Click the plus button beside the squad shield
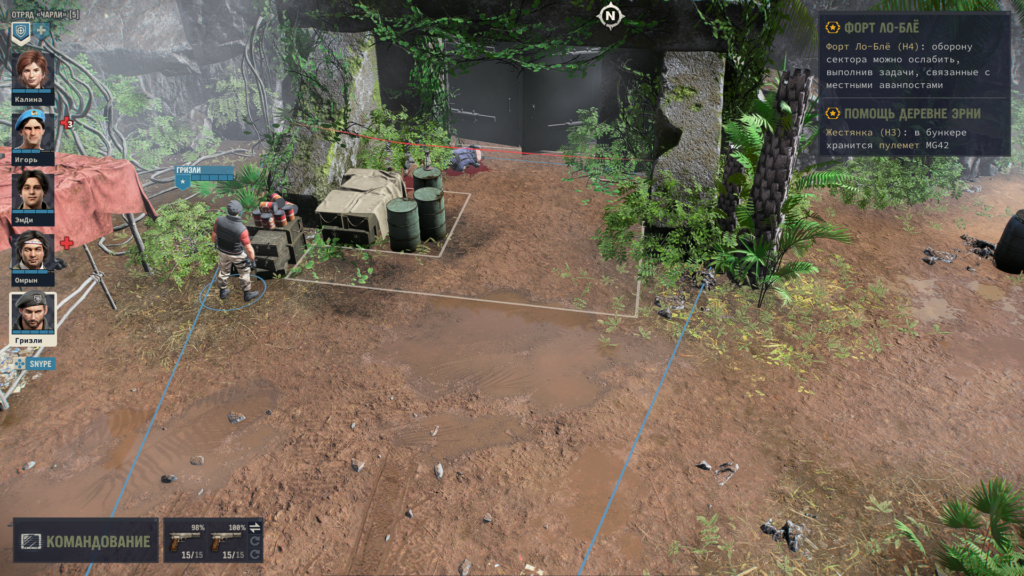1024x576 pixels. 42,31
